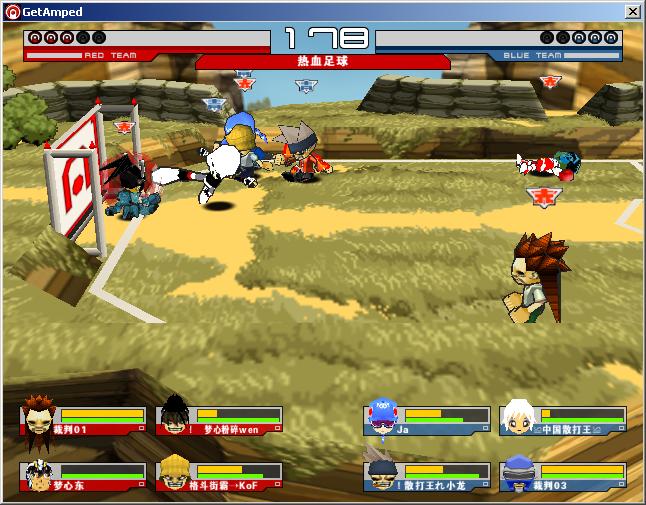Select the 裁判01 player panel
Image resolution: width=646 pixels, height=505 pixels.
tap(83, 420)
